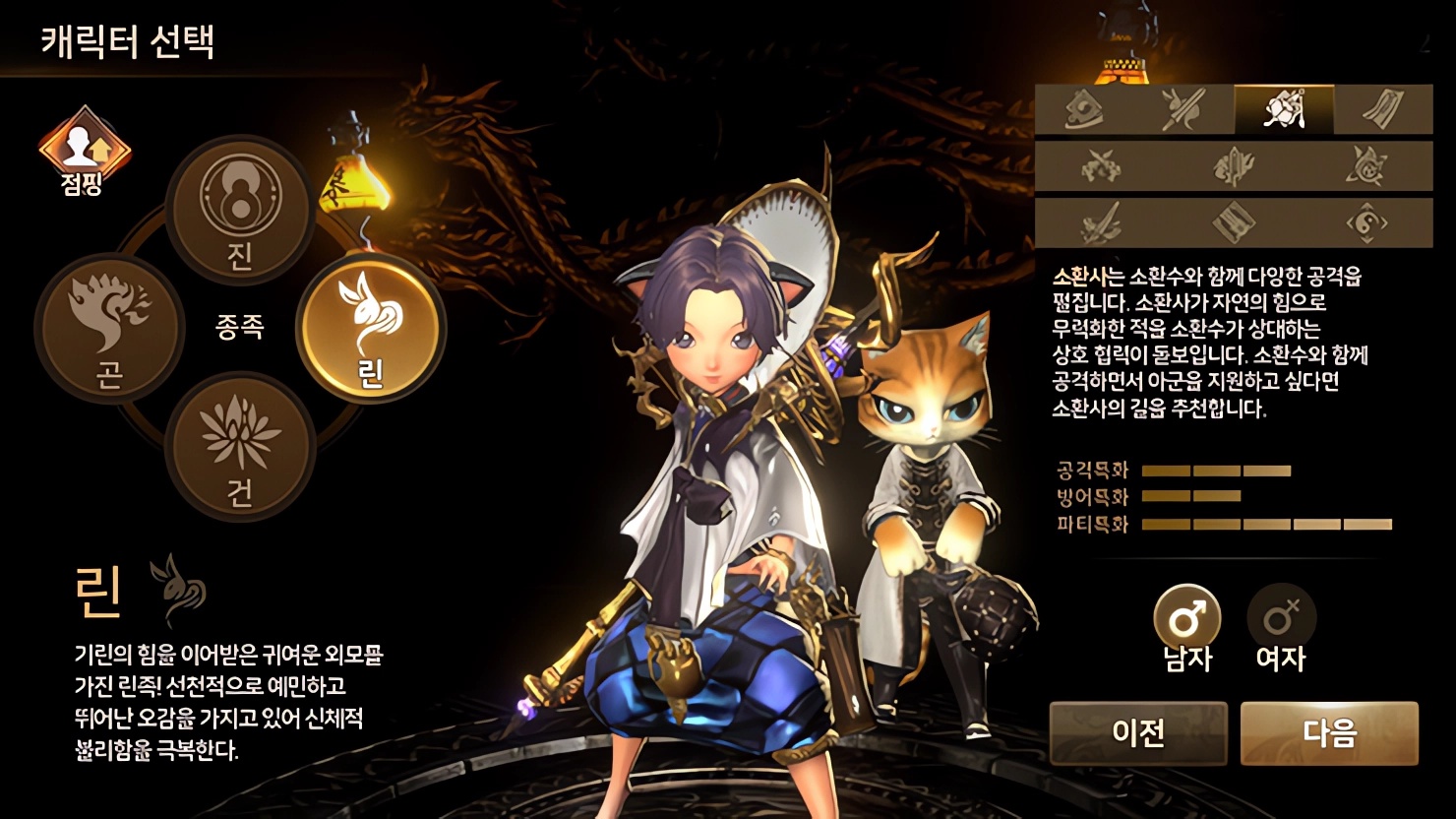Image resolution: width=1456 pixels, height=819 pixels.
Task: Select the diamond-shaped scroll class icon
Action: point(1234,222)
